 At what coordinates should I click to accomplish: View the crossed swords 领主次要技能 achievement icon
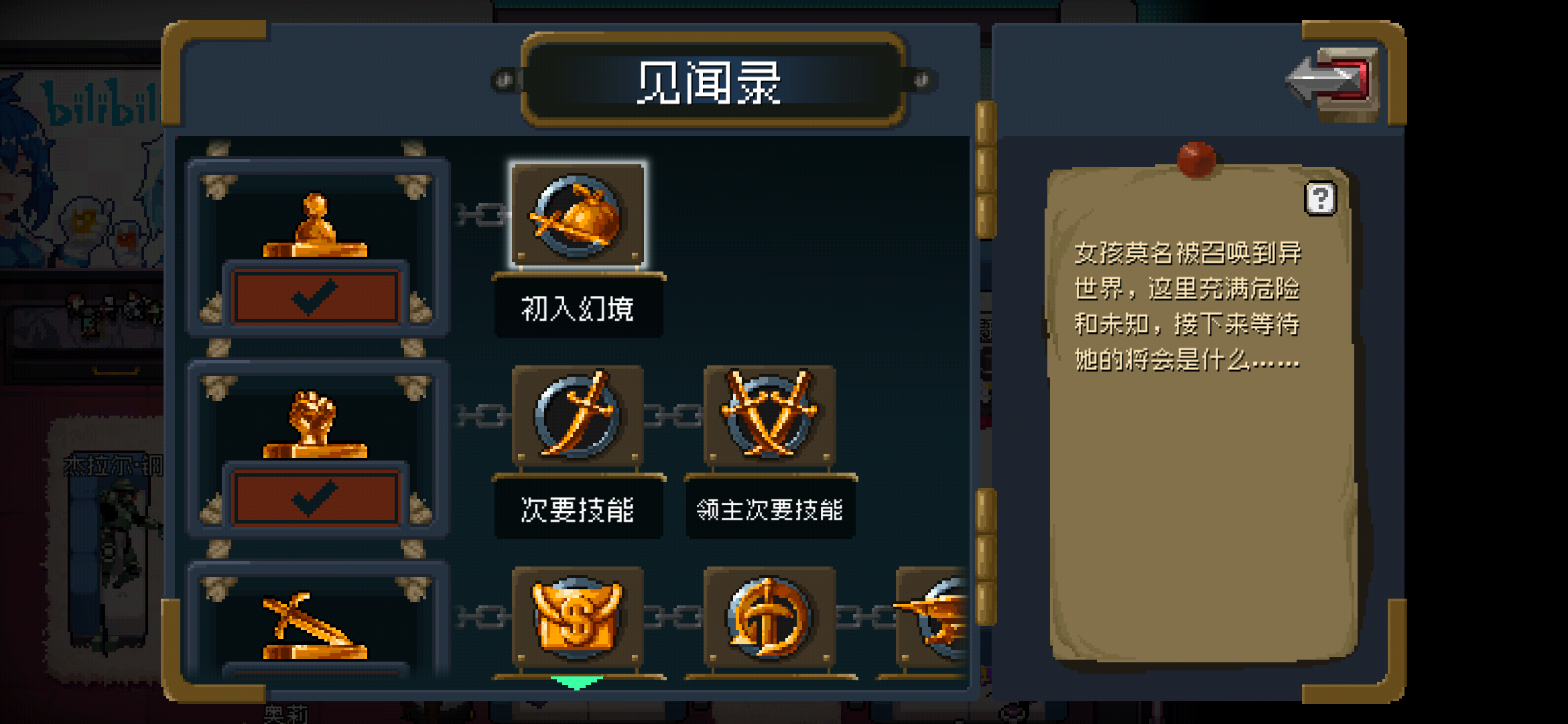pyautogui.click(x=769, y=416)
